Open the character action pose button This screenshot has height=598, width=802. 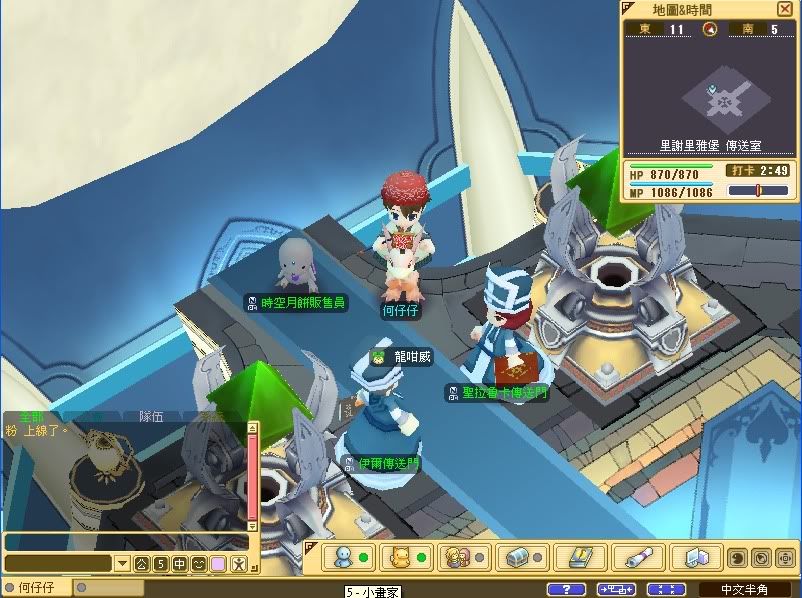(x=238, y=564)
